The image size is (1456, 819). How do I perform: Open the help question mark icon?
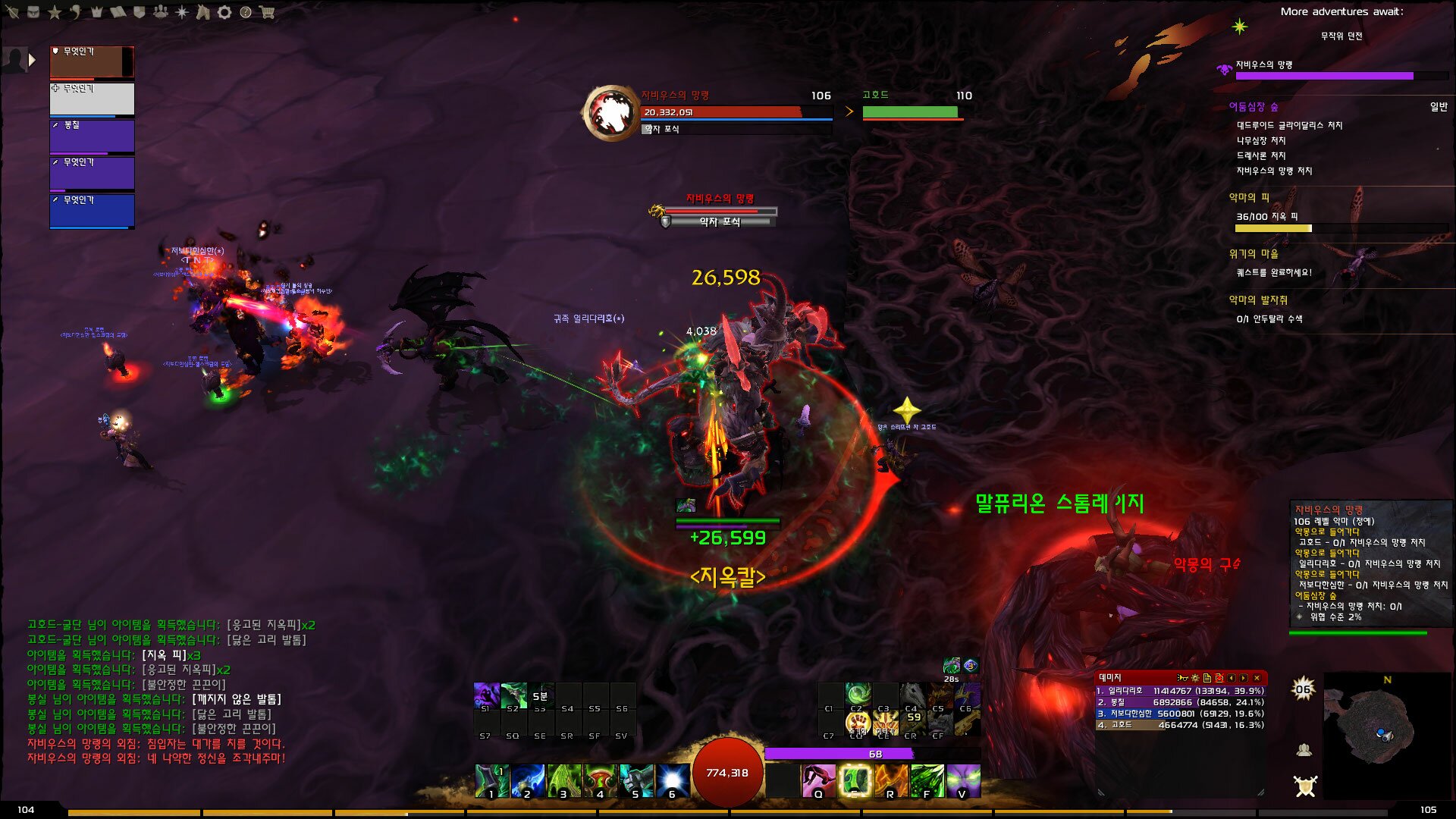click(x=246, y=12)
